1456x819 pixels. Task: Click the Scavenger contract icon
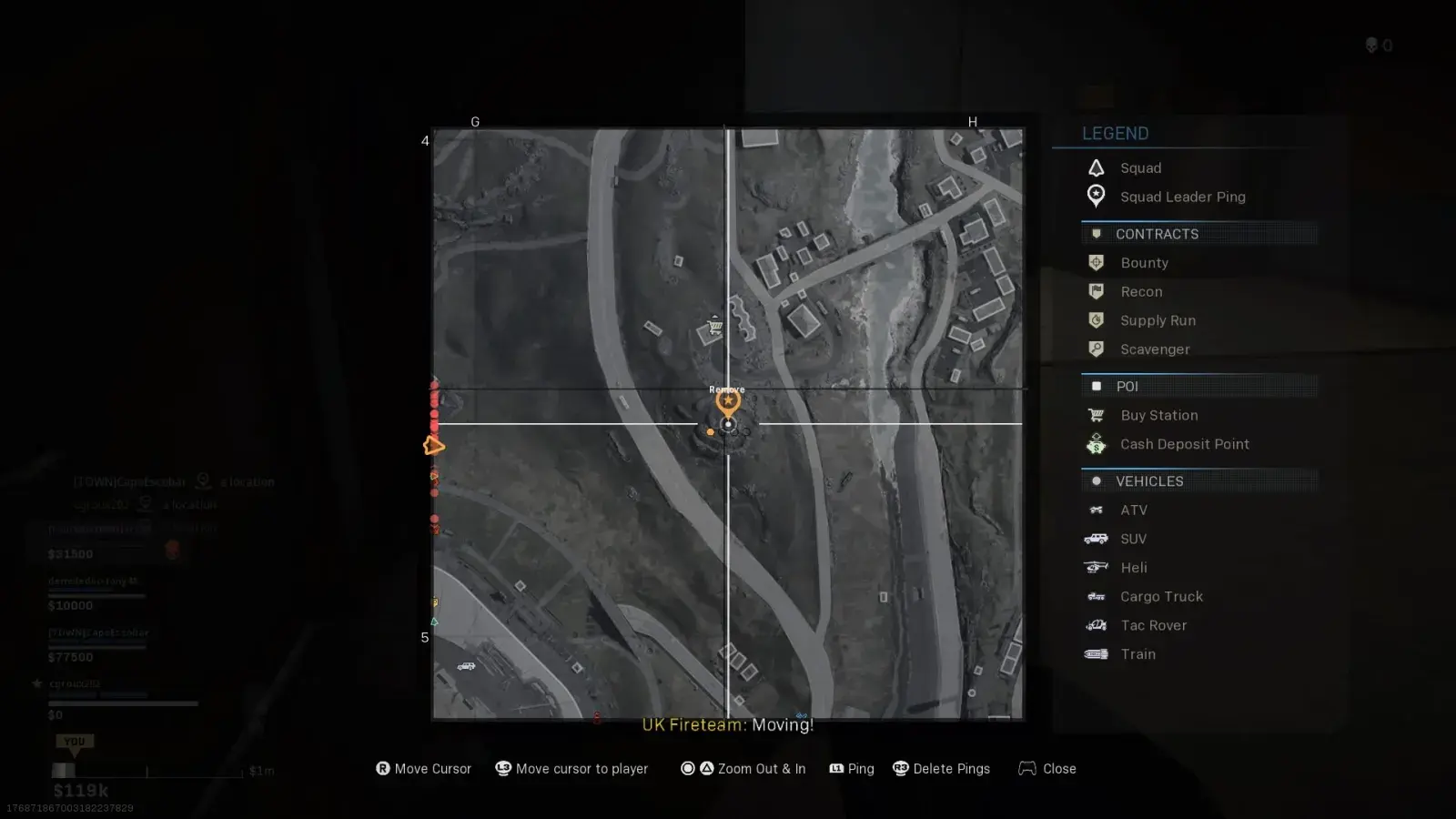[x=1097, y=349]
